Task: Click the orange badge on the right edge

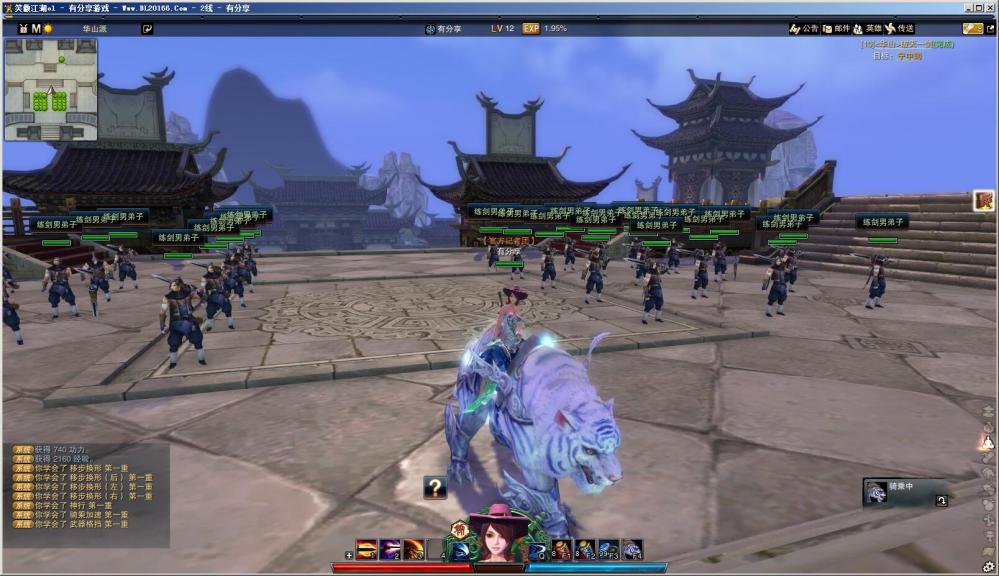Action: [984, 201]
